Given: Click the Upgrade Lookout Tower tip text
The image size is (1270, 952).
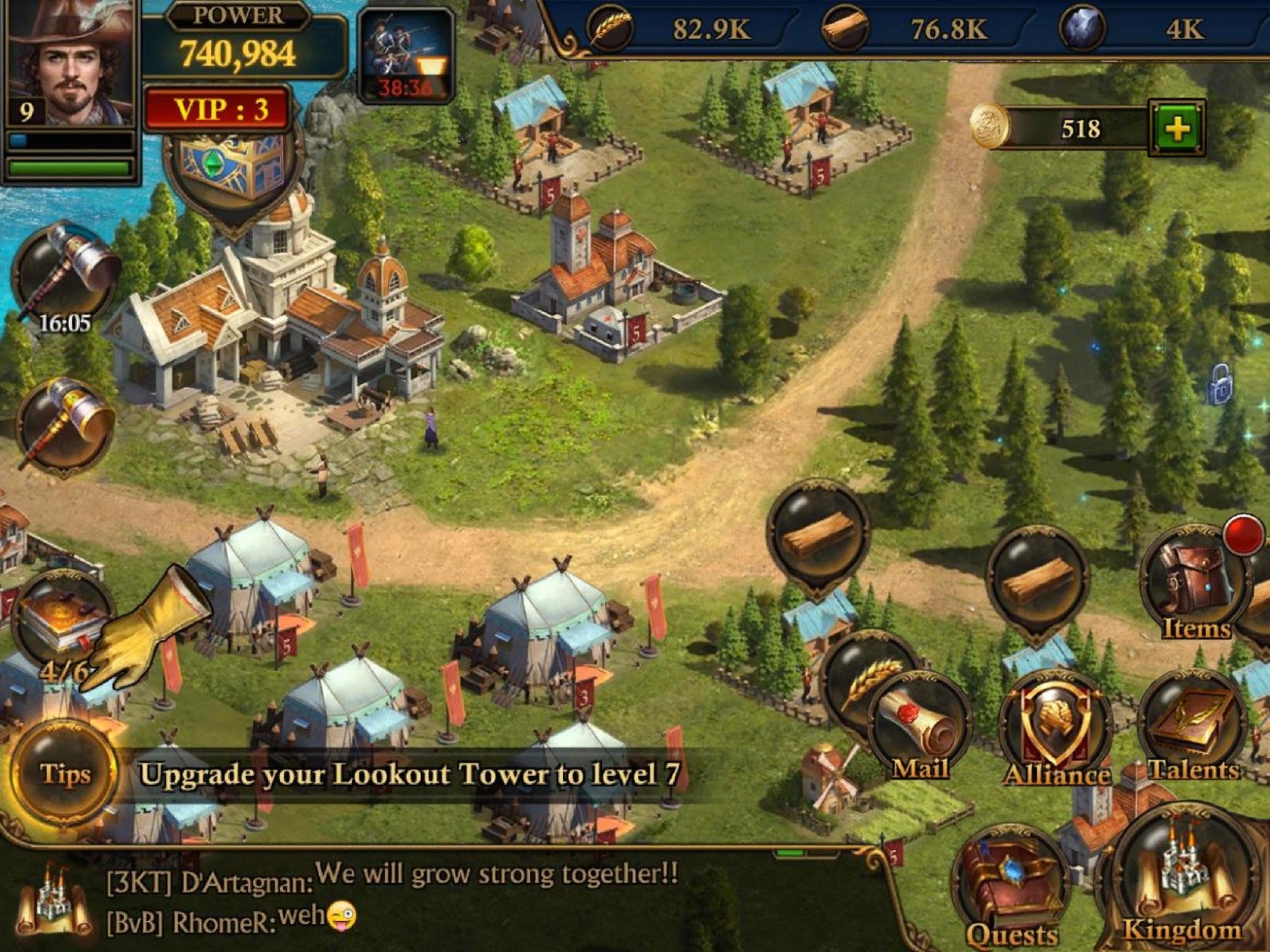Looking at the screenshot, I should tap(410, 774).
